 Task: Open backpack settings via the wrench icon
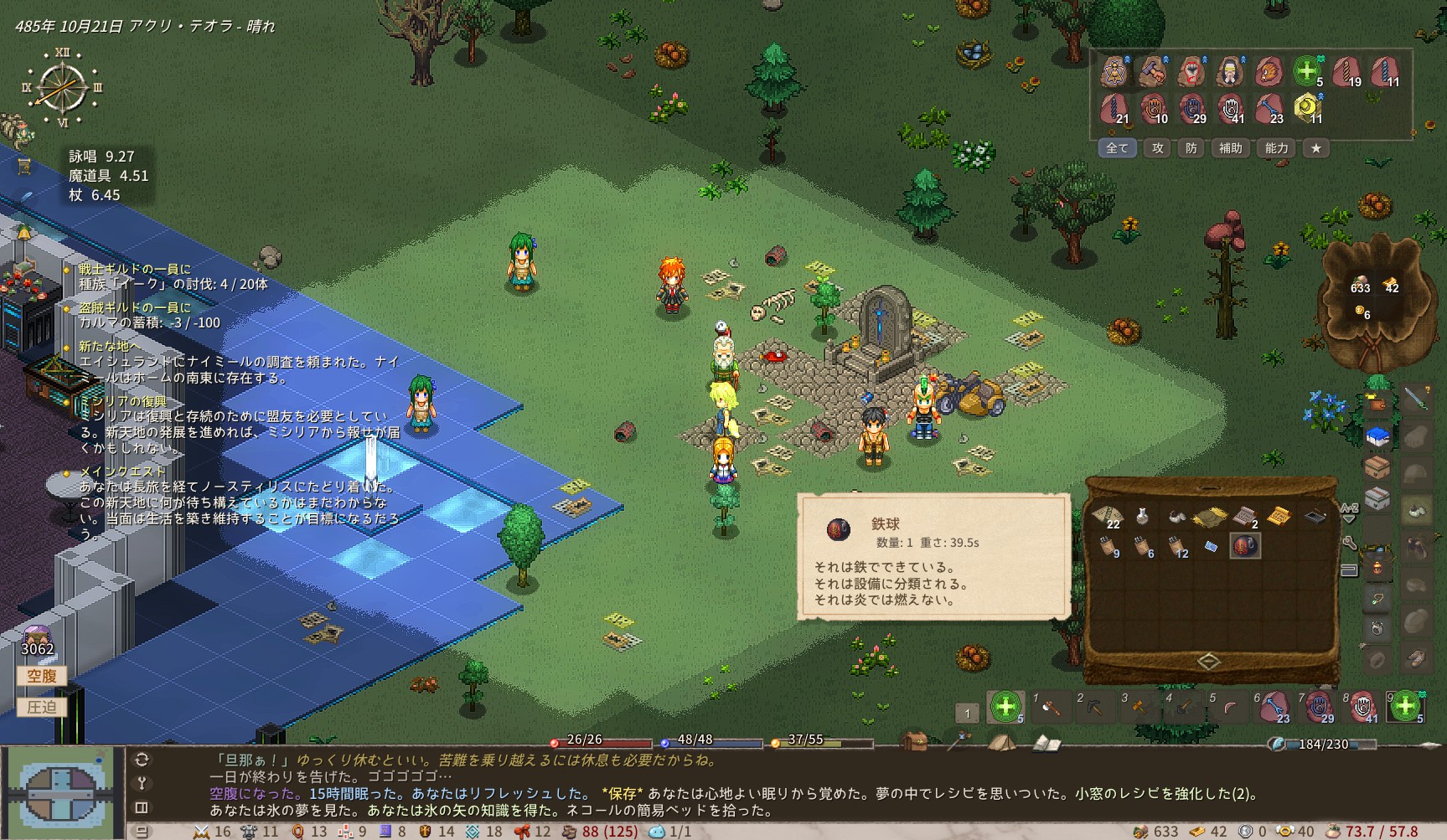1349,544
